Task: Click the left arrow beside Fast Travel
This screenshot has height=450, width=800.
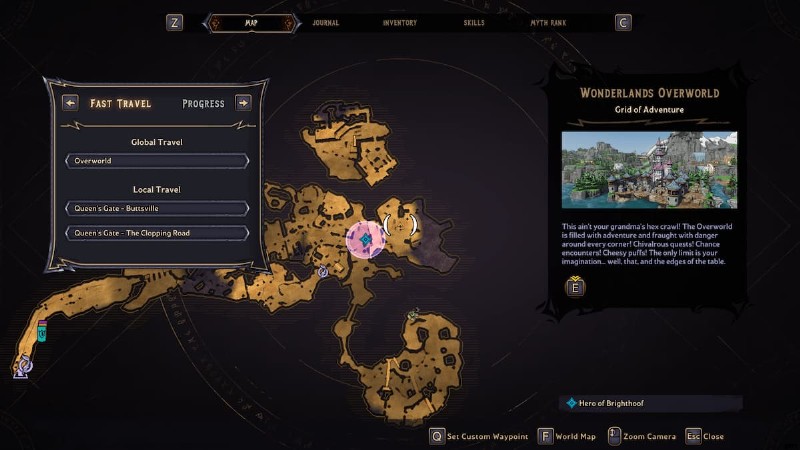Action: pos(70,102)
